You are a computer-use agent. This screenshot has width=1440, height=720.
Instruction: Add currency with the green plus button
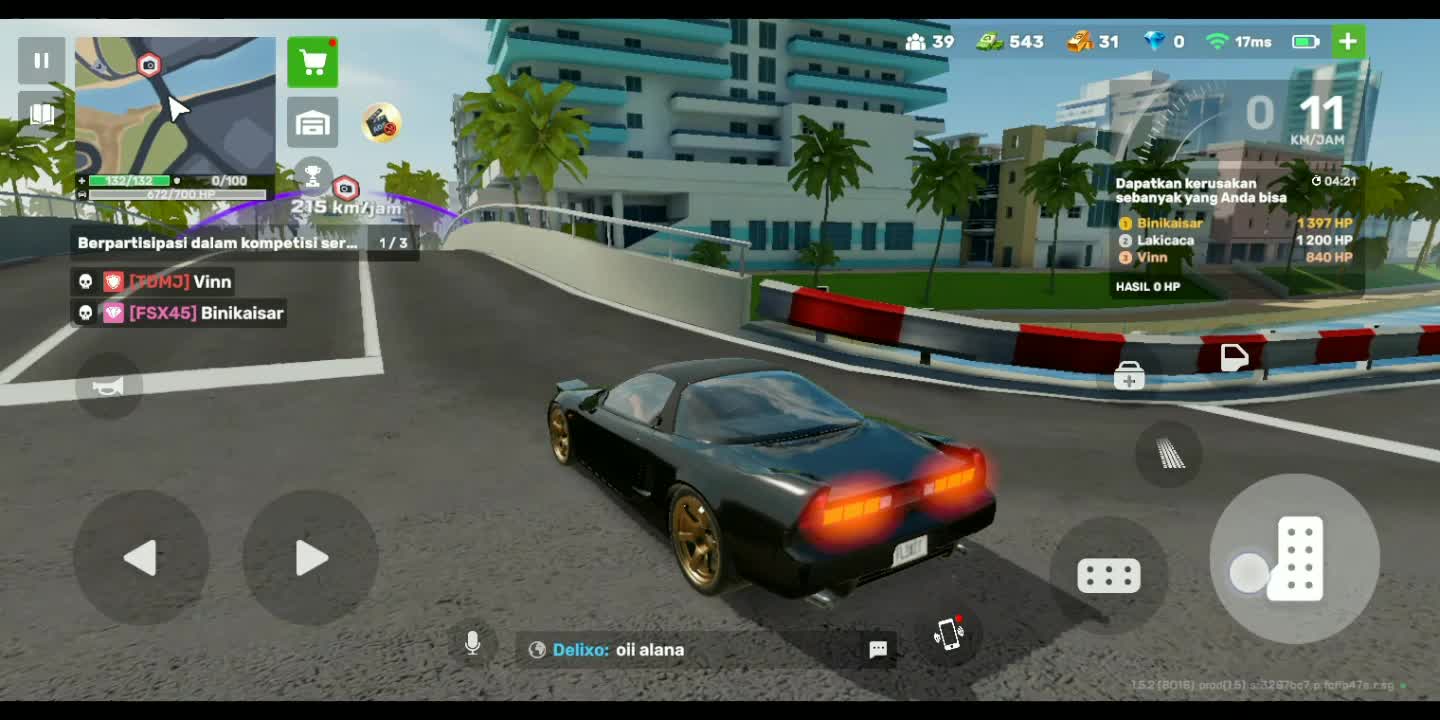[x=1348, y=42]
